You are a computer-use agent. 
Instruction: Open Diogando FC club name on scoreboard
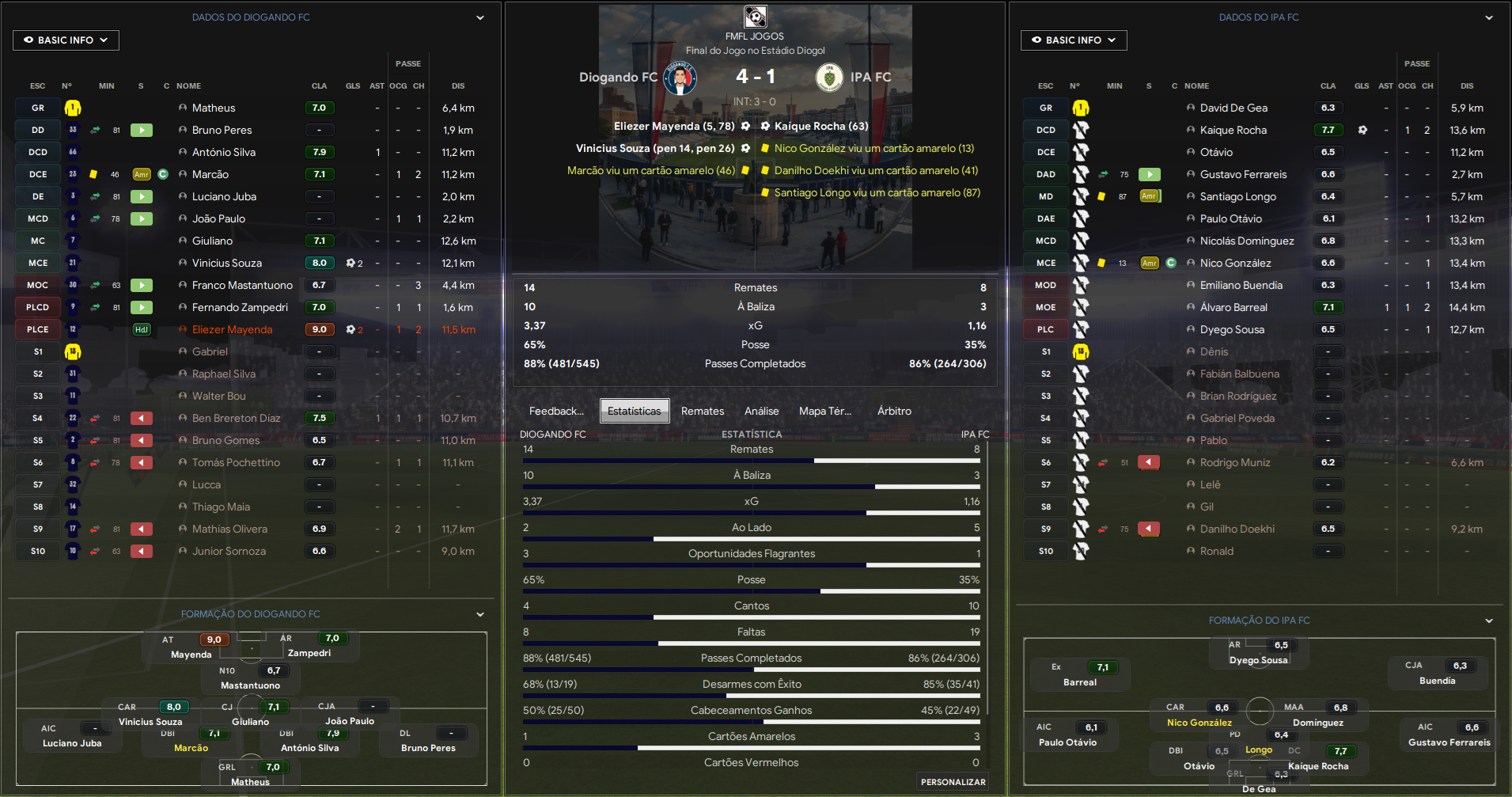tap(618, 77)
